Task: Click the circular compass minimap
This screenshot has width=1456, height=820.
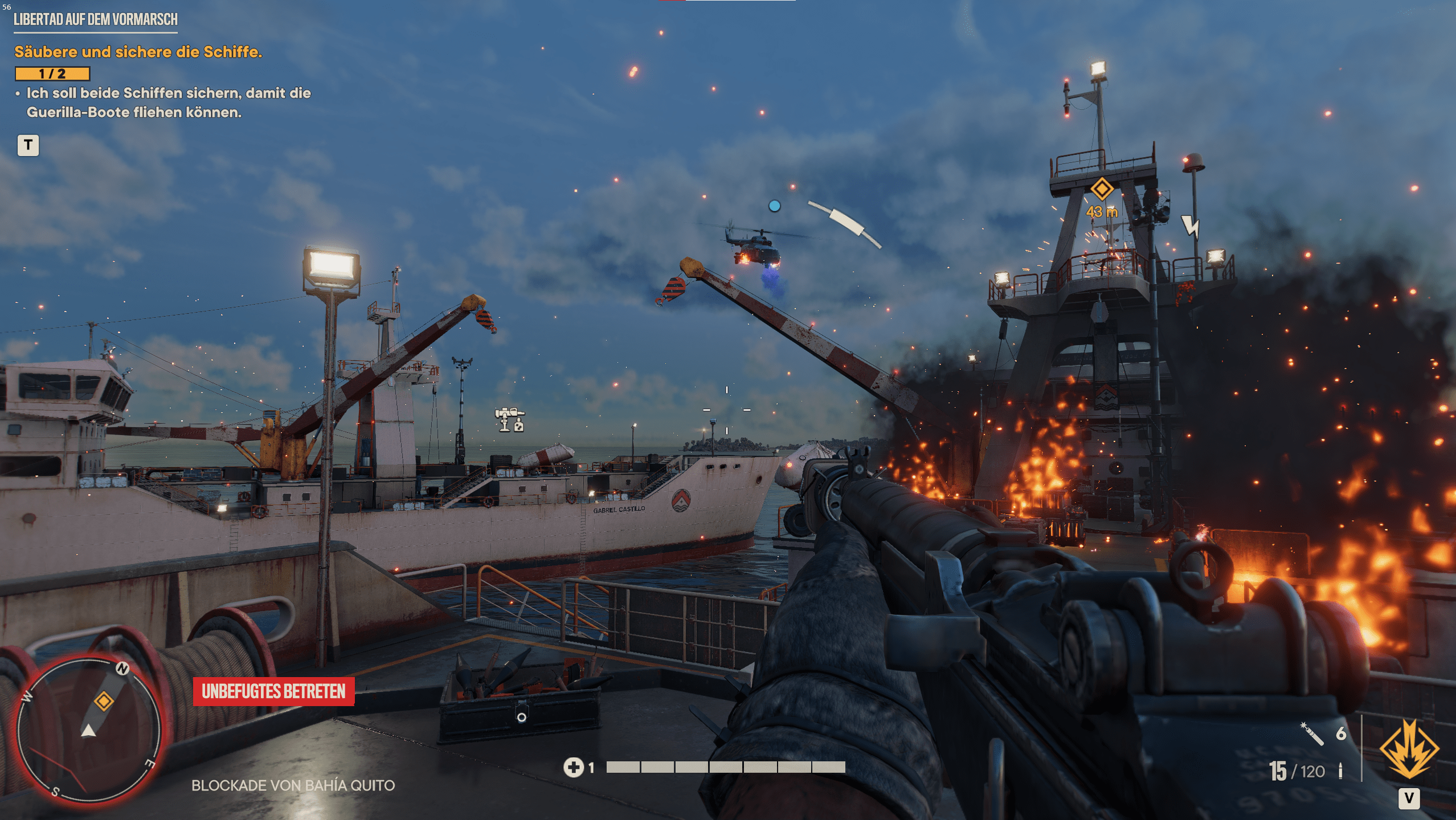Action: click(89, 731)
